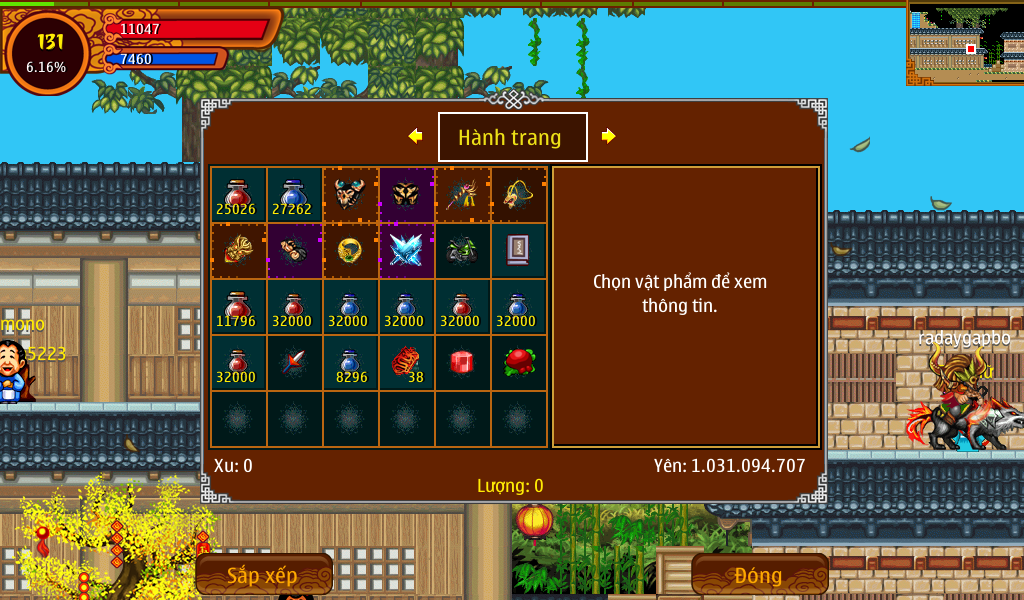Select red potion stack of 25026

(x=238, y=195)
